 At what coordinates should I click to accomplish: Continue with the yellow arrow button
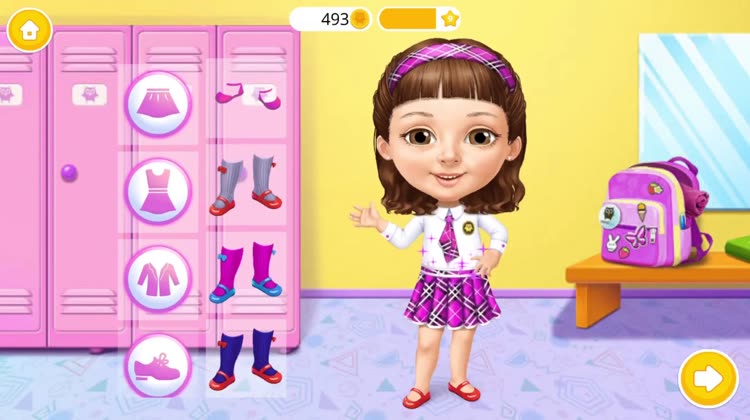[x=708, y=378]
